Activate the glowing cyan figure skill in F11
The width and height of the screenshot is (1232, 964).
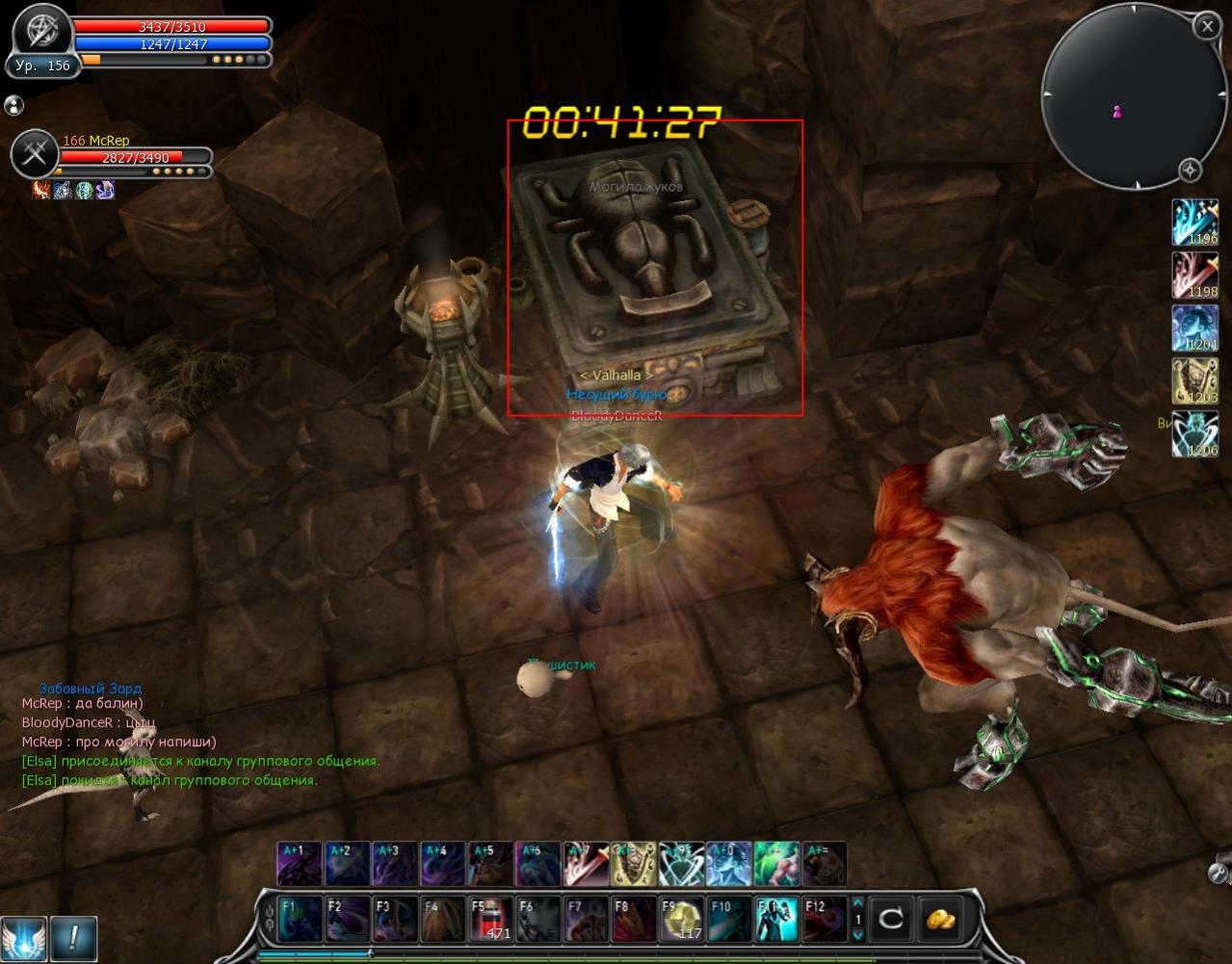click(776, 918)
